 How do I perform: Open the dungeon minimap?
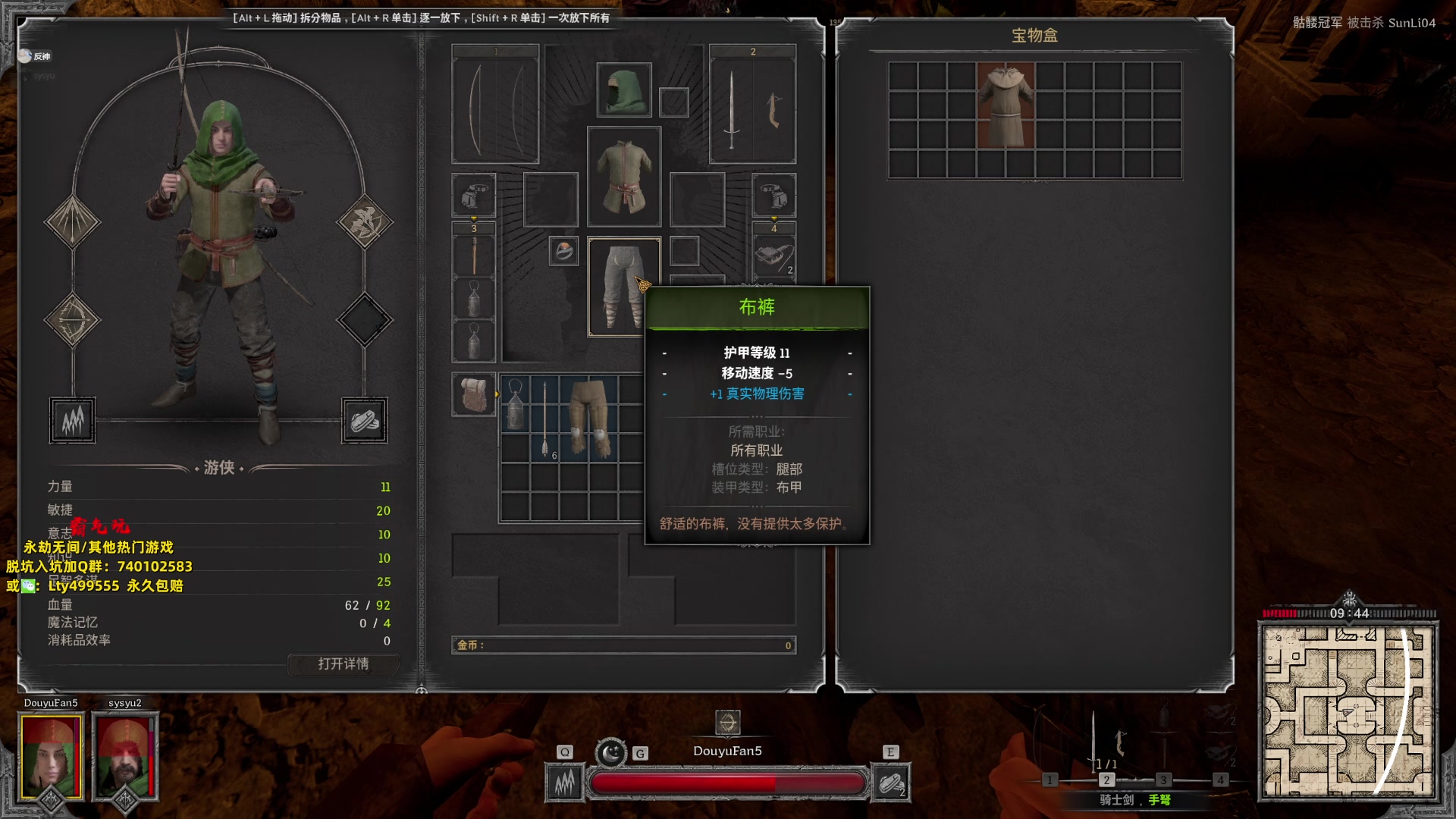pos(1348,711)
